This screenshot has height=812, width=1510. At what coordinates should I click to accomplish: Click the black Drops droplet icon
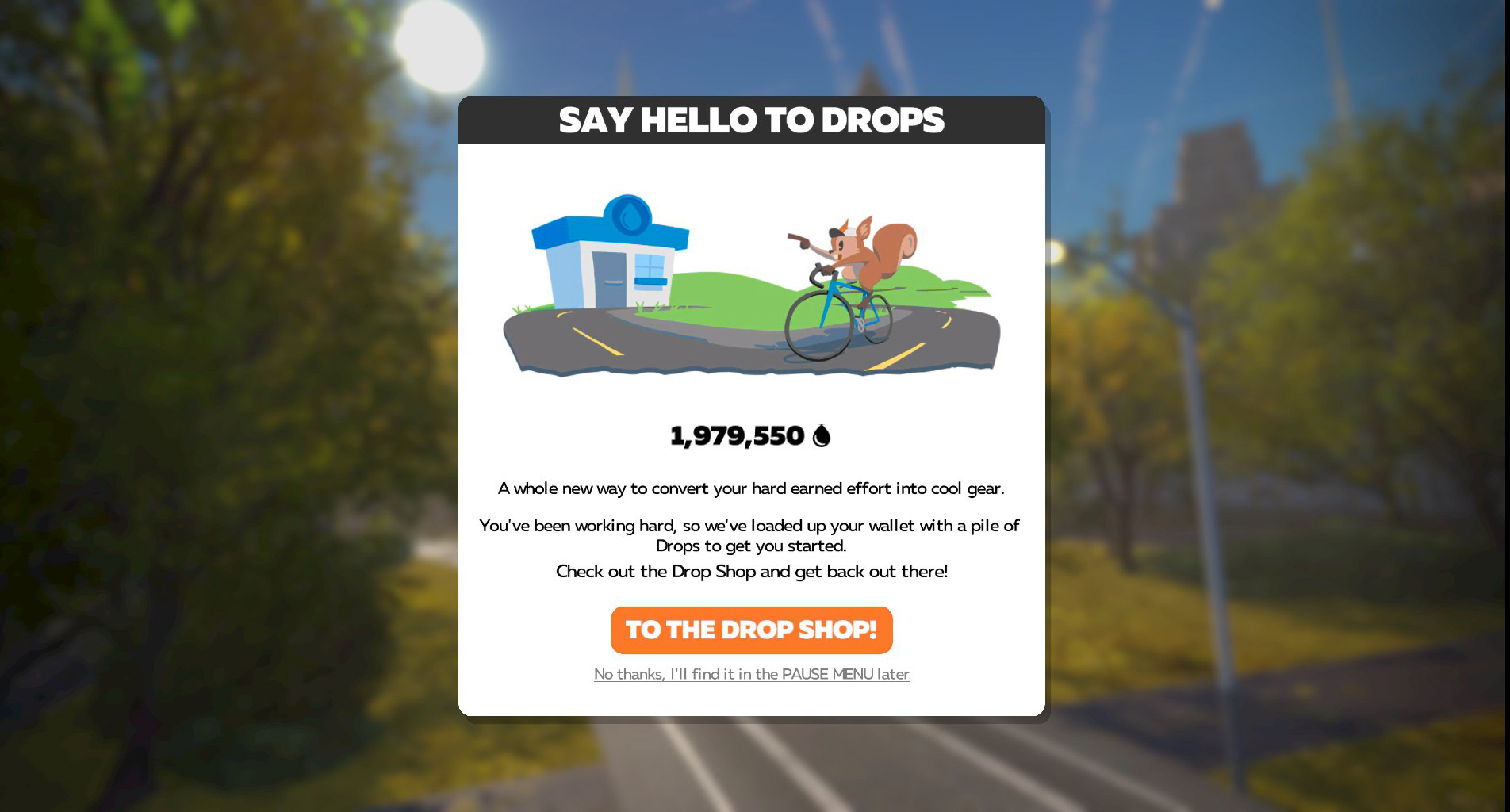click(821, 435)
